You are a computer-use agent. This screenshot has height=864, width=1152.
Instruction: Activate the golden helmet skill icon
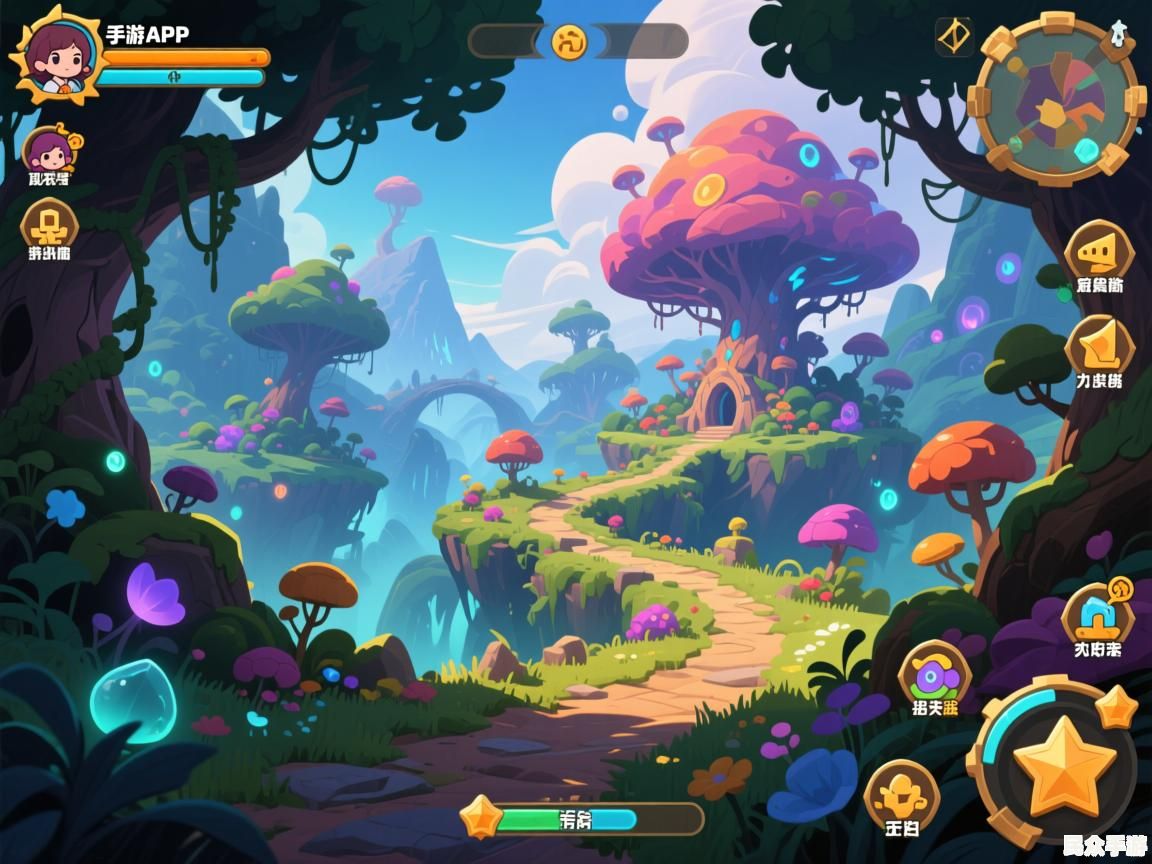coord(901,793)
